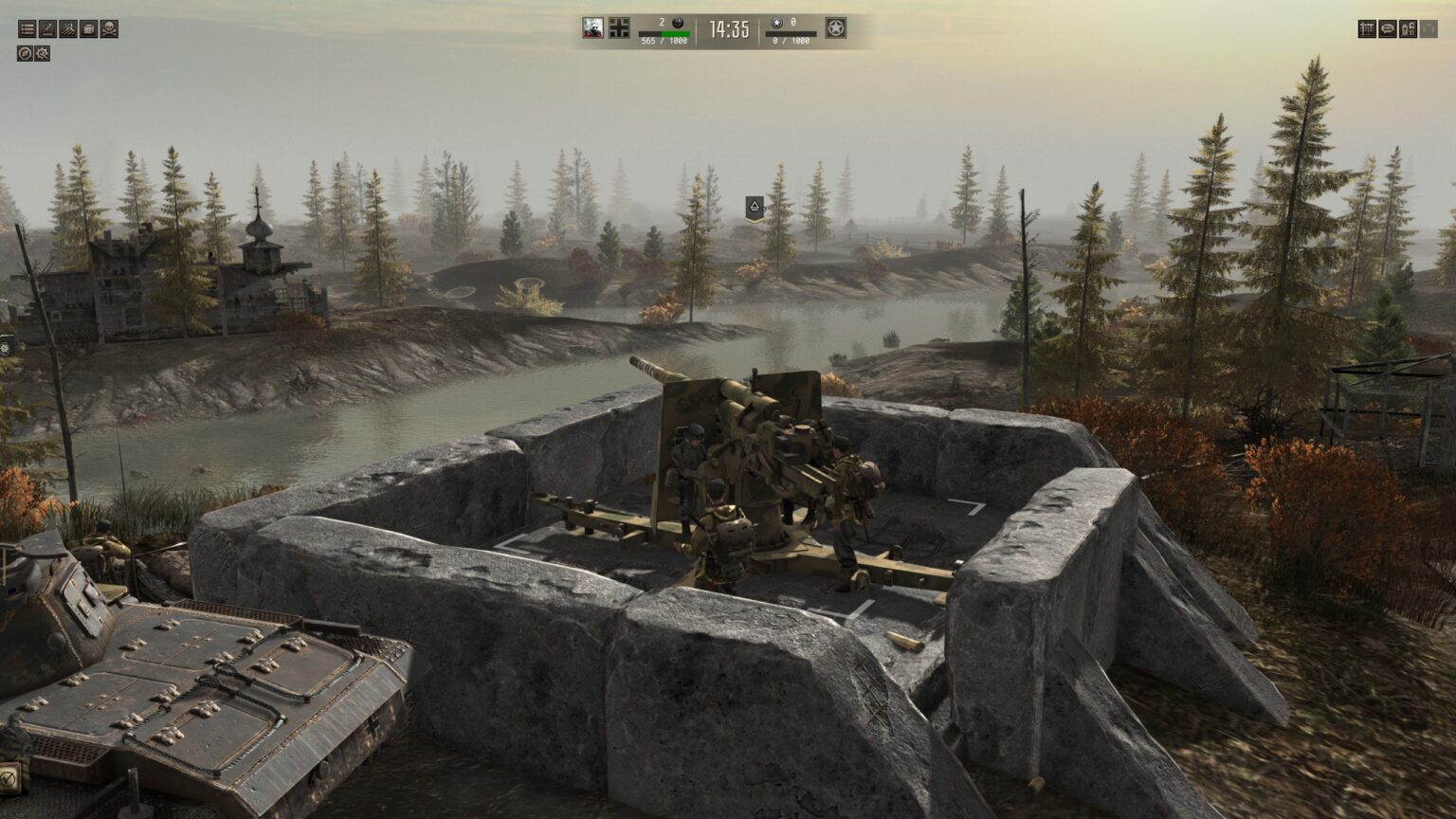Viewport: 1456px width, 819px height.
Task: Open the supply crate inventory icon
Action: click(89, 28)
